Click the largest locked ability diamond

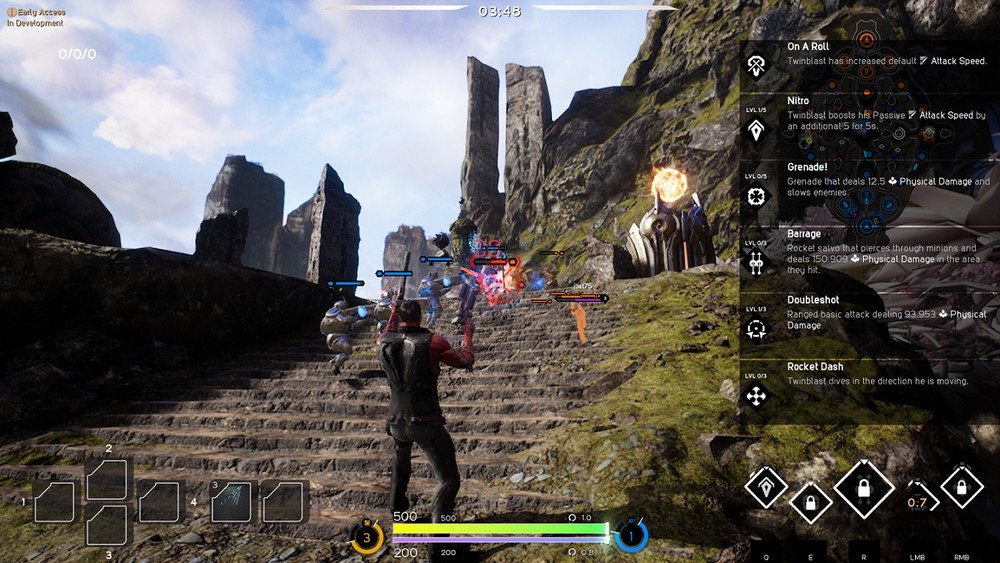(x=864, y=489)
